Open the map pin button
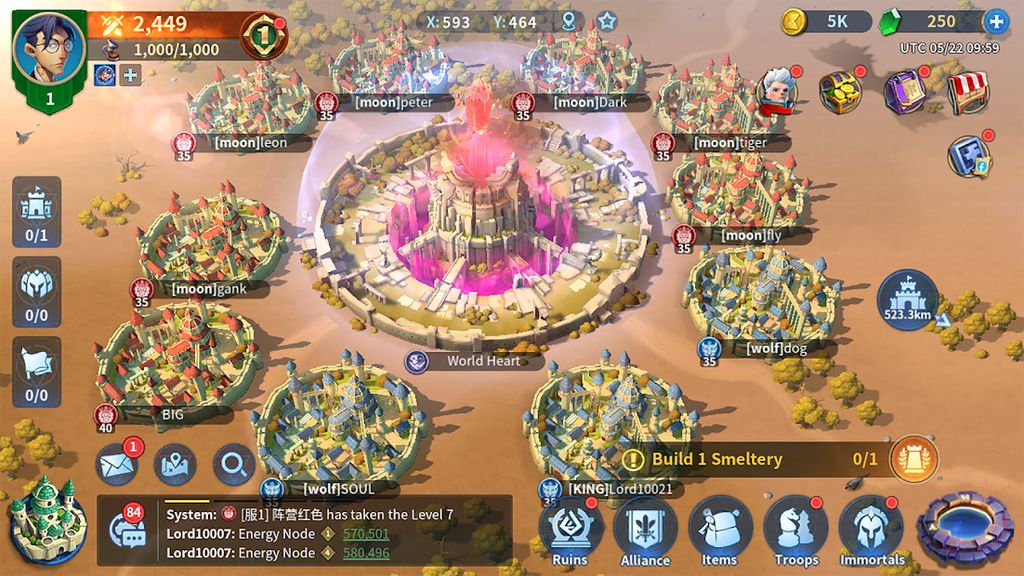This screenshot has width=1024, height=576. click(x=175, y=464)
